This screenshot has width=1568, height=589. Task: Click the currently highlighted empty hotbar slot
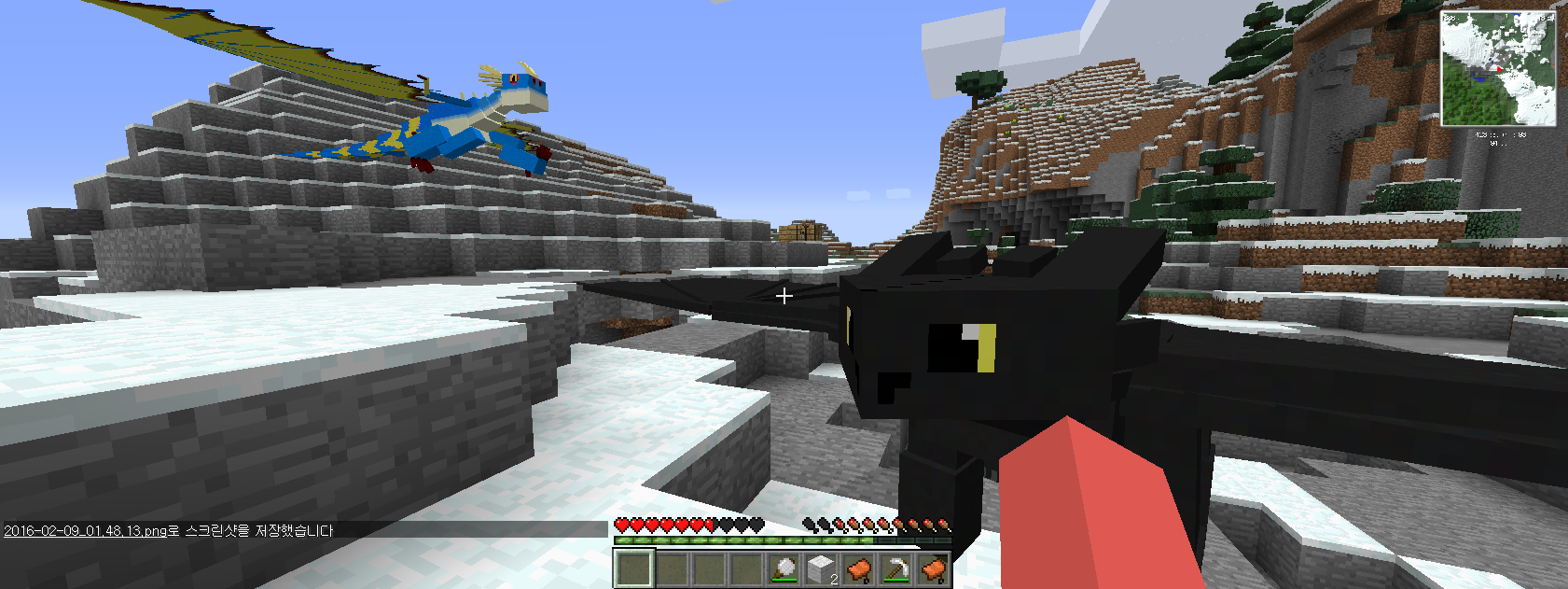[634, 568]
